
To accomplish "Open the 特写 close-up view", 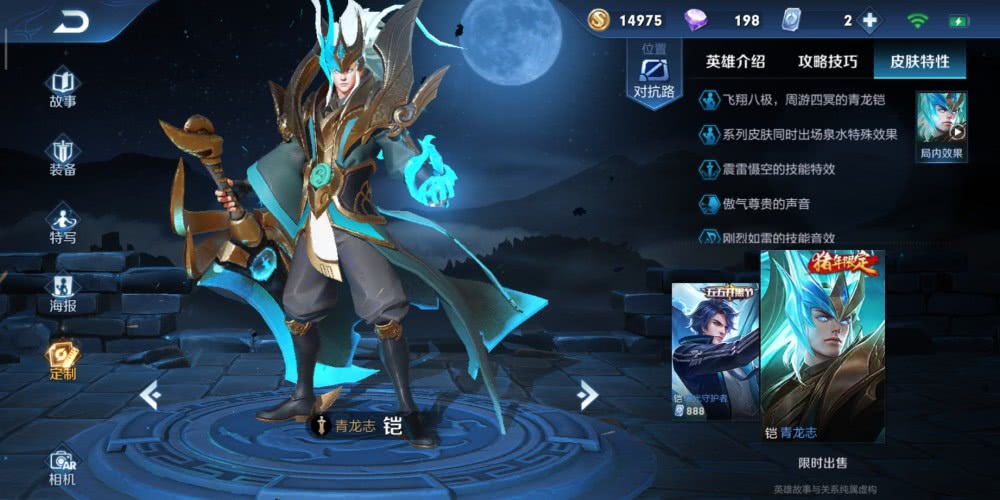I will [63, 225].
